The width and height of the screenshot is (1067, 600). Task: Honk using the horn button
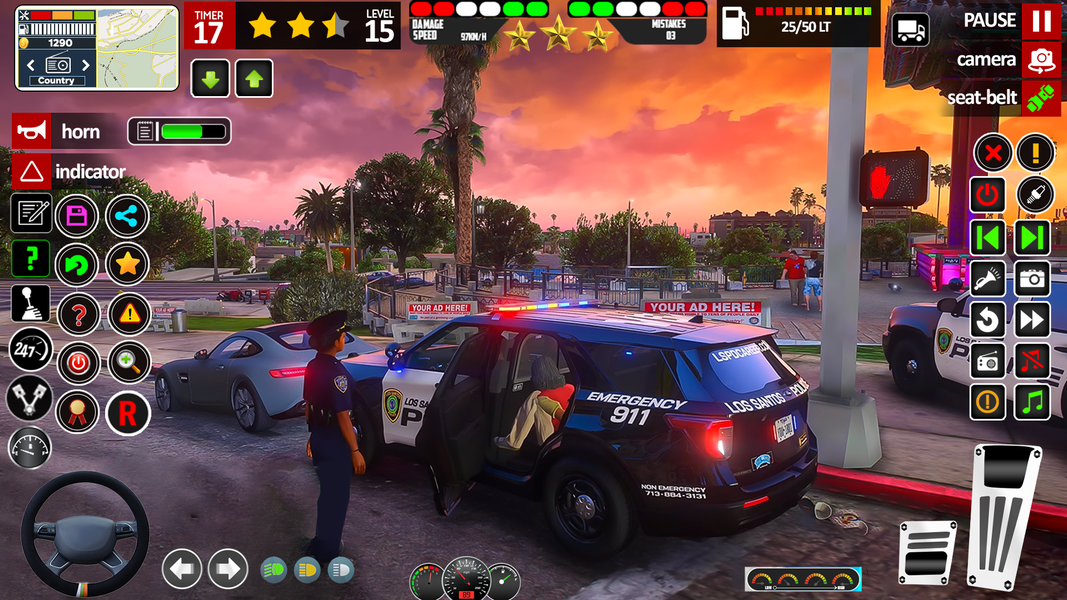pyautogui.click(x=32, y=131)
